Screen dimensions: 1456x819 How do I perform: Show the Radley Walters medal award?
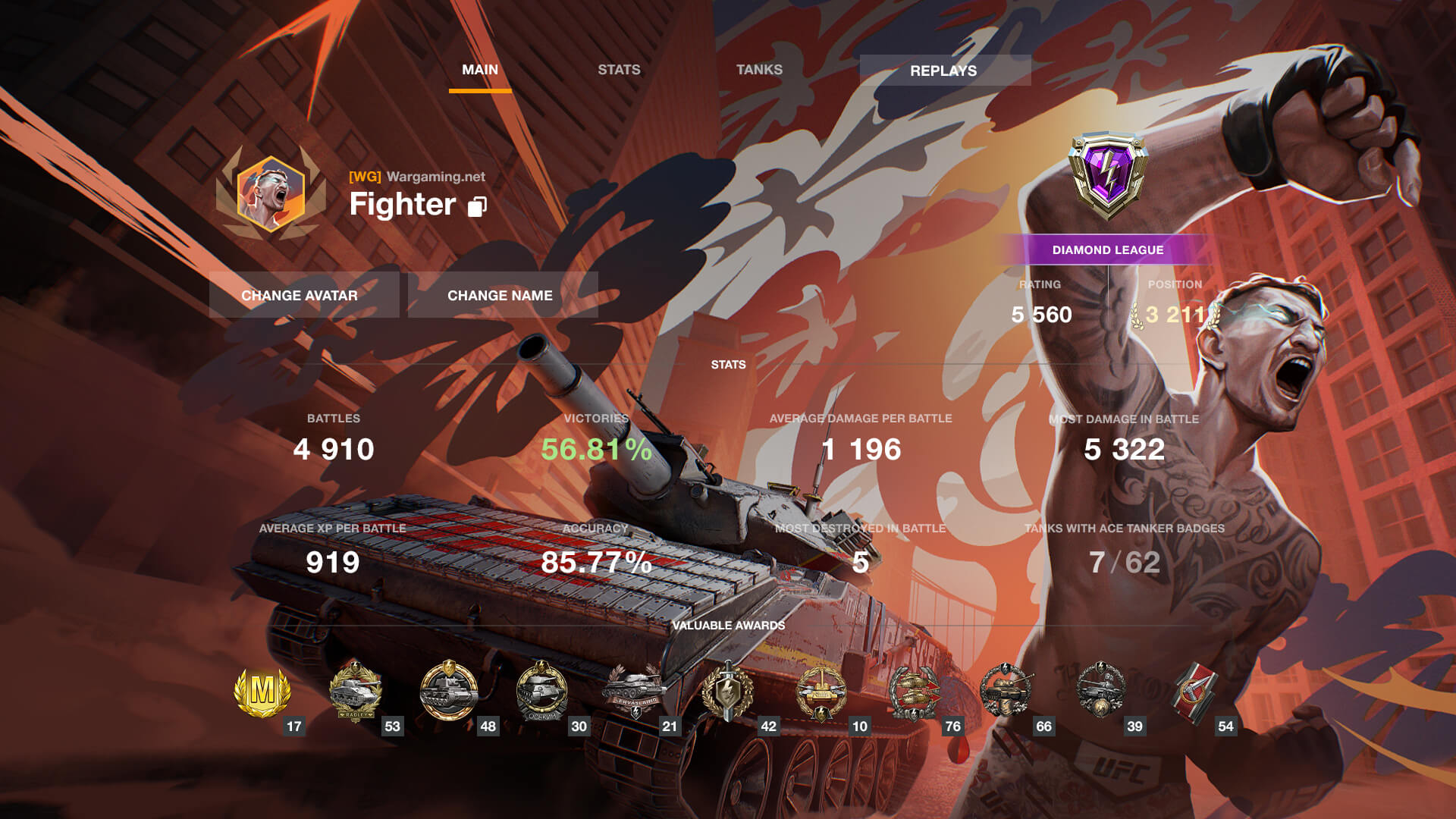355,692
